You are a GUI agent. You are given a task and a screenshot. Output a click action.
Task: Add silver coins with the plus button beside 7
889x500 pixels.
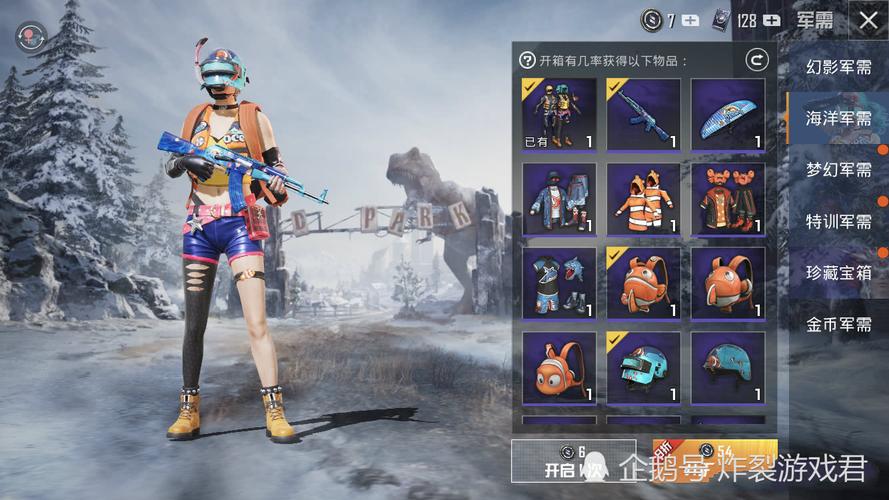pyautogui.click(x=691, y=19)
